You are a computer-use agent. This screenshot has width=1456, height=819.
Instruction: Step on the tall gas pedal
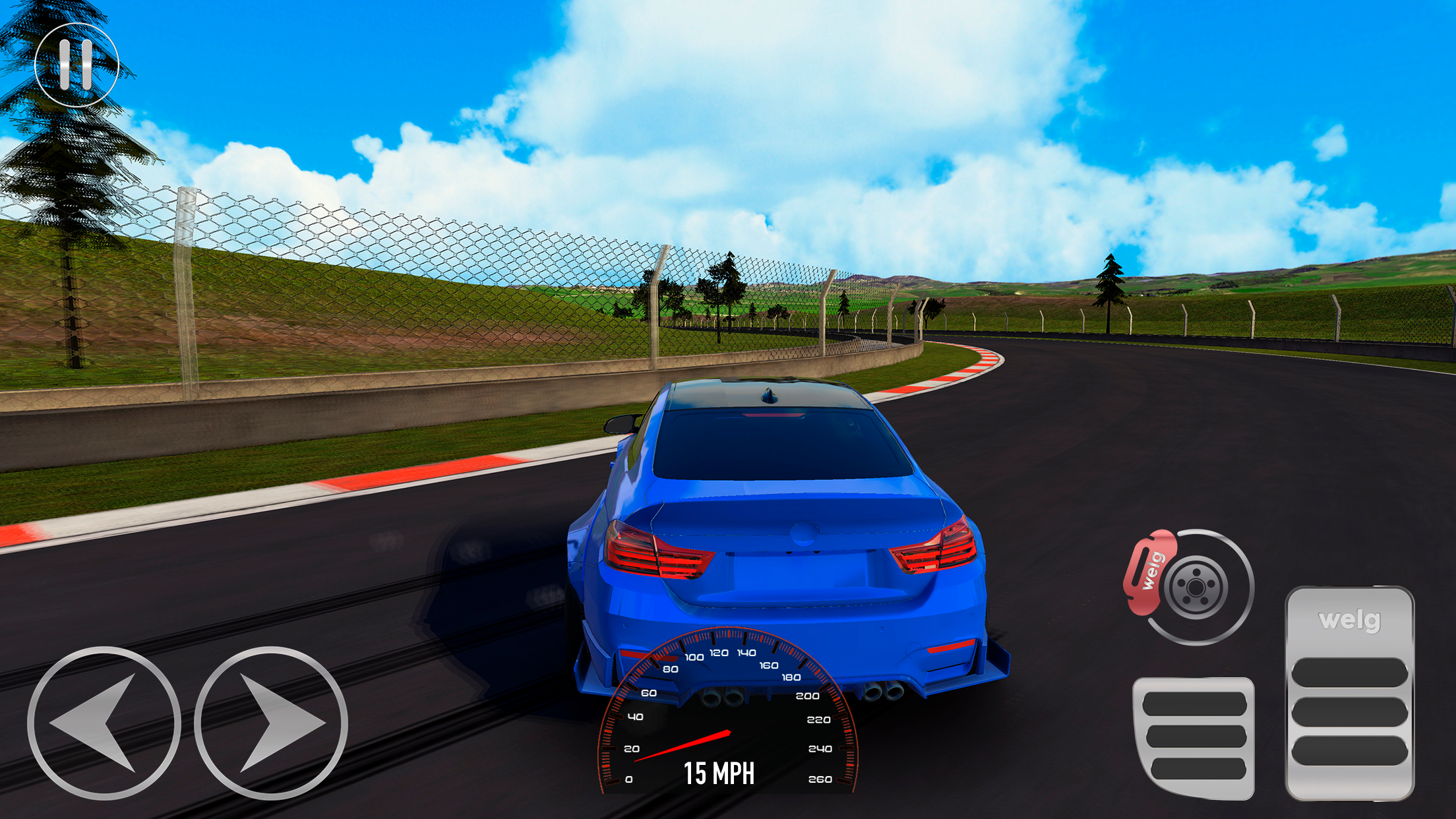(x=1349, y=694)
